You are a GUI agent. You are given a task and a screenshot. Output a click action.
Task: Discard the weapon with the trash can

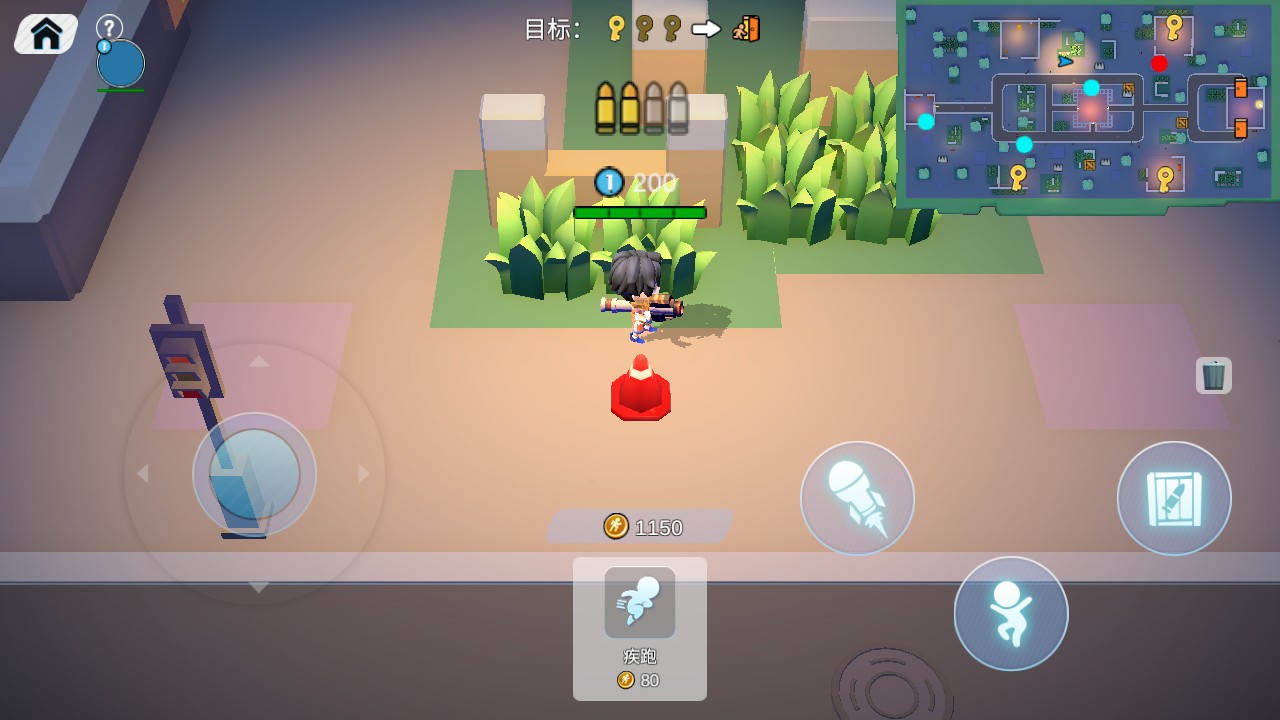[x=1213, y=375]
